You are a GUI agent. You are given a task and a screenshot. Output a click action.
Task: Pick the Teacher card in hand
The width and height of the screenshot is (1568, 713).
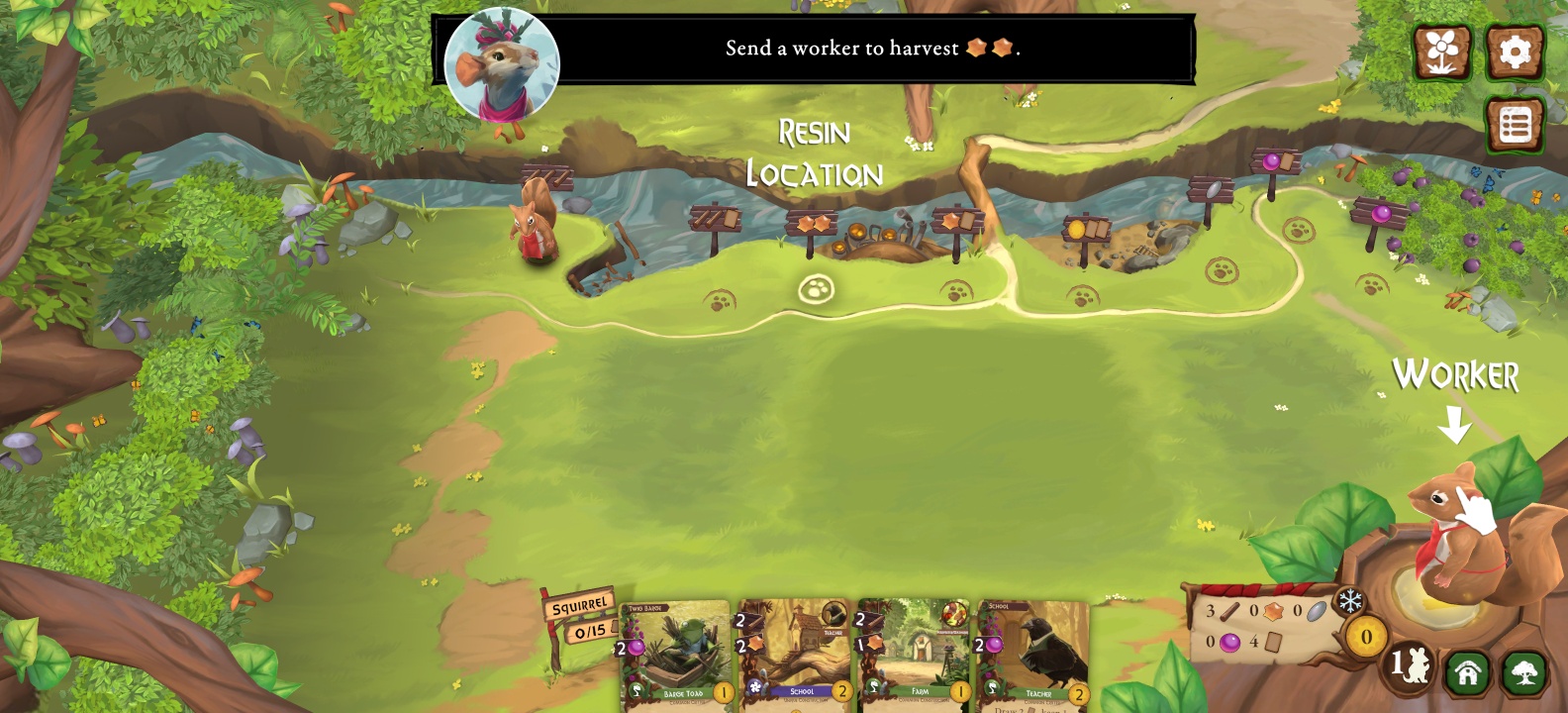tap(1033, 654)
